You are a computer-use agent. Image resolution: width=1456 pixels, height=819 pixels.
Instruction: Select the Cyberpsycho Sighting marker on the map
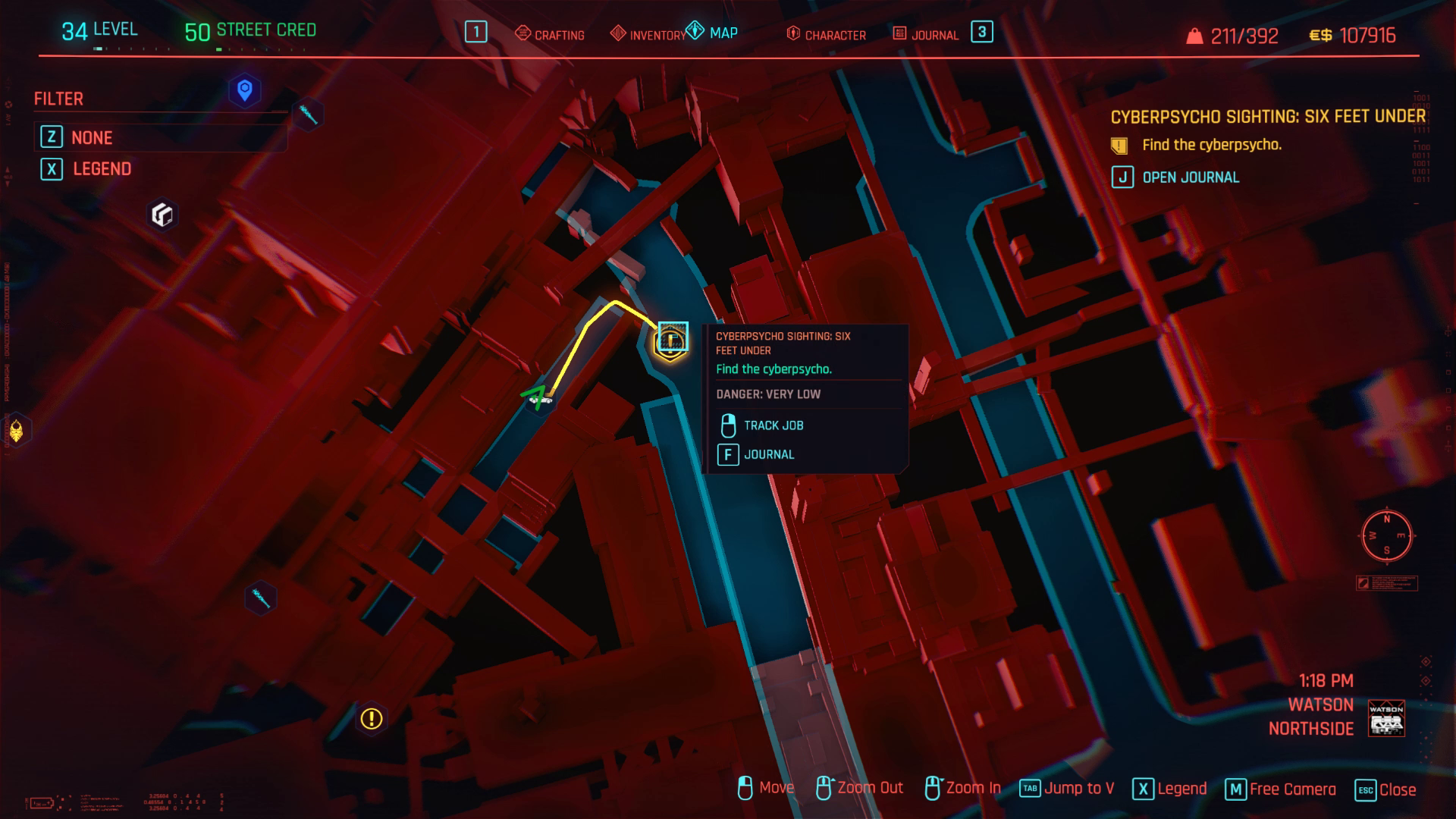click(670, 339)
